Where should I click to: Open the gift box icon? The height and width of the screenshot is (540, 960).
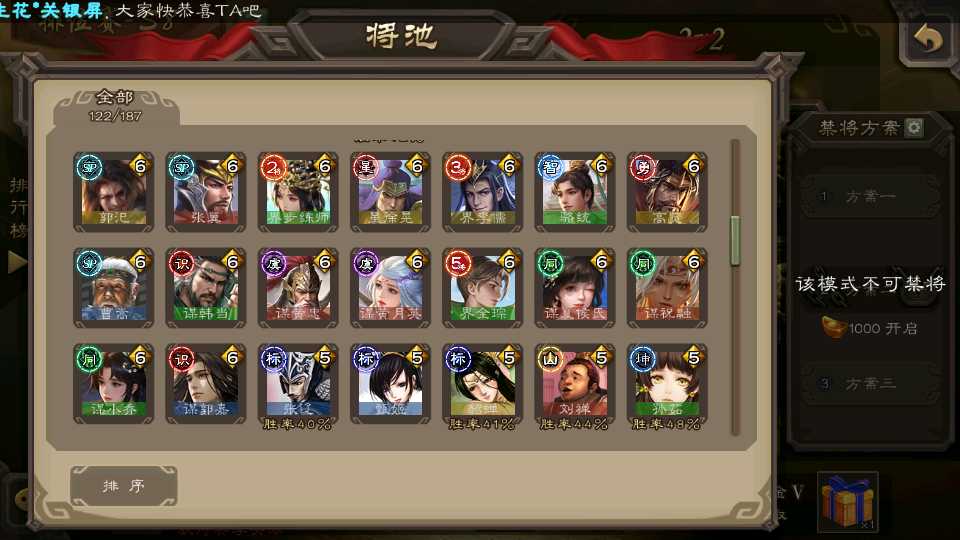(847, 502)
